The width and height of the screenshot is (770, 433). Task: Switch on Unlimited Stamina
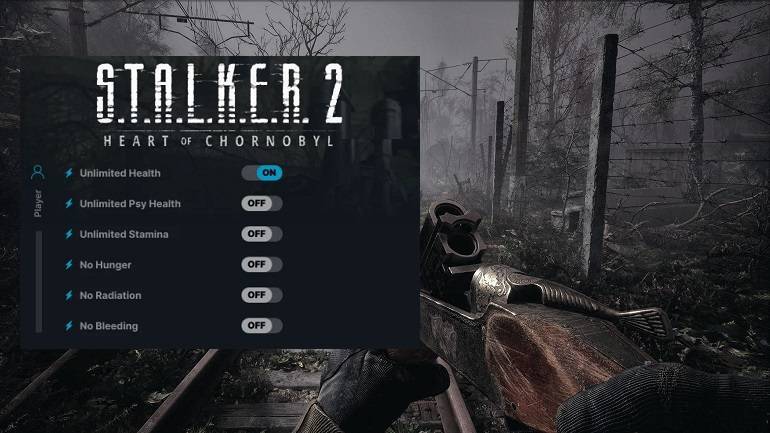pos(262,234)
